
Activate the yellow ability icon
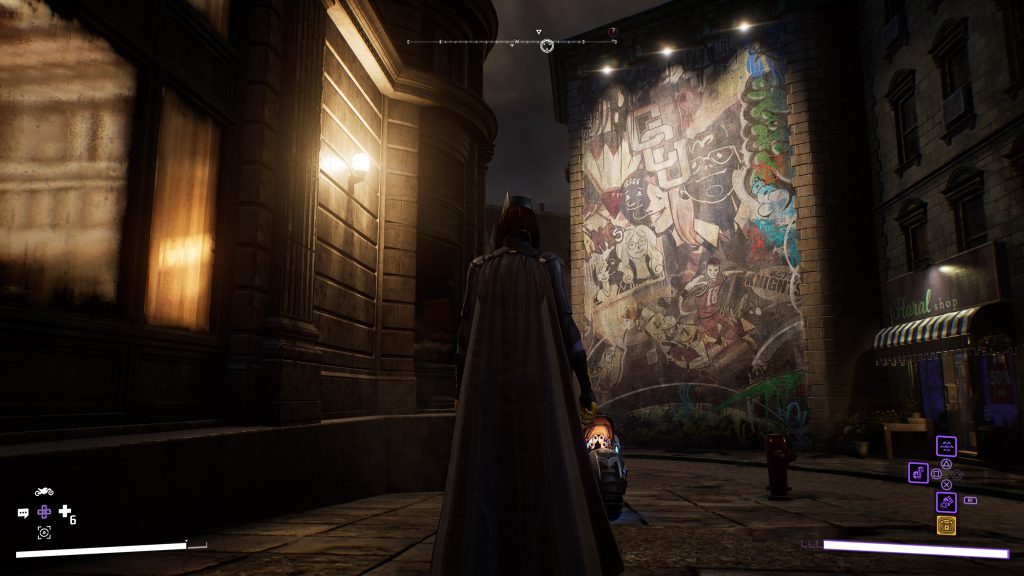pyautogui.click(x=946, y=526)
